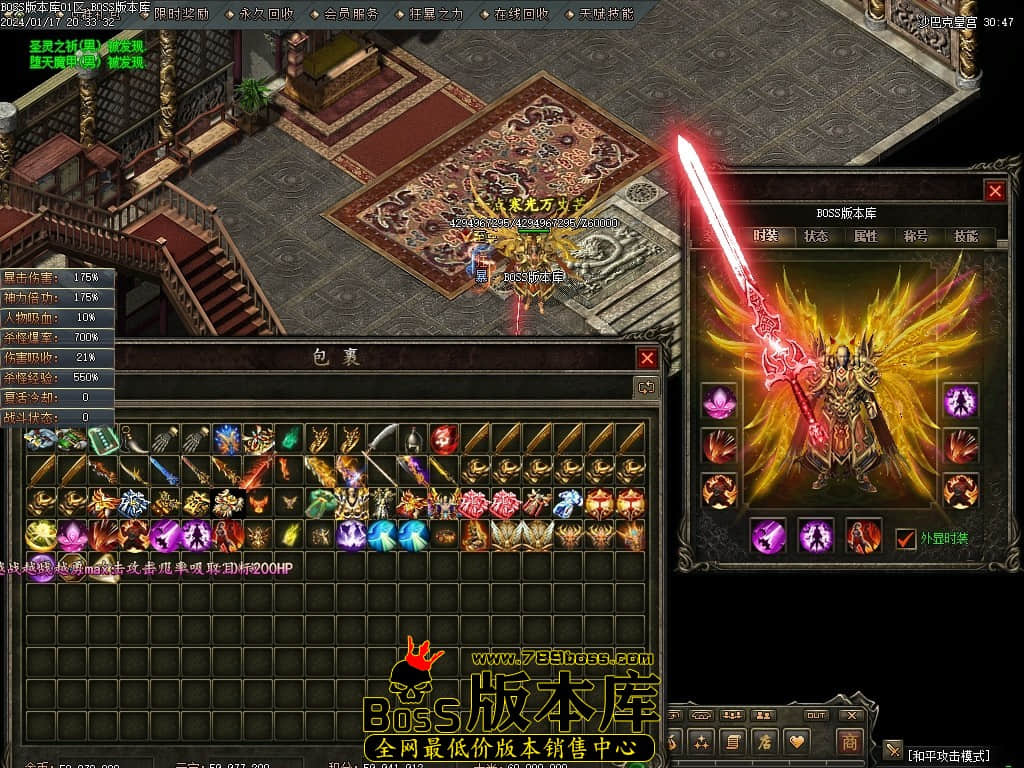Show the 技能 skills tab
This screenshot has height=768, width=1024.
(x=966, y=237)
